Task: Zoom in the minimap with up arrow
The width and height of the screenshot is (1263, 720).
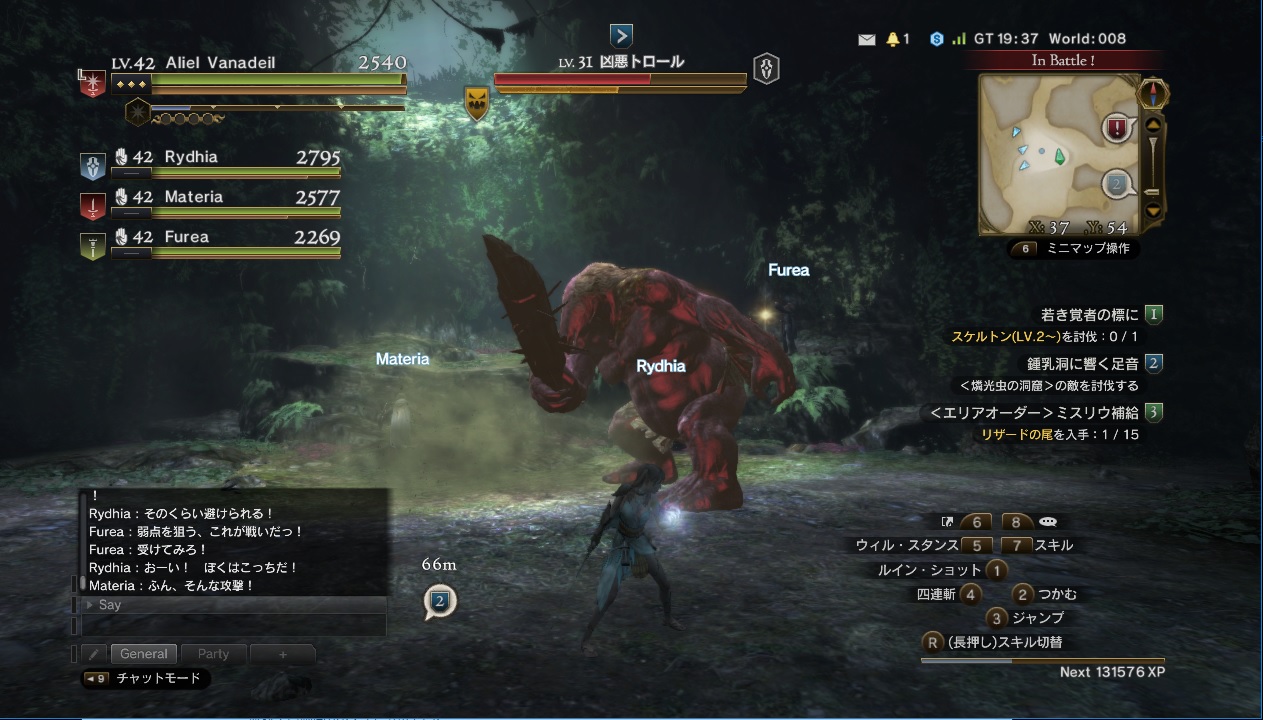Action: (1153, 126)
